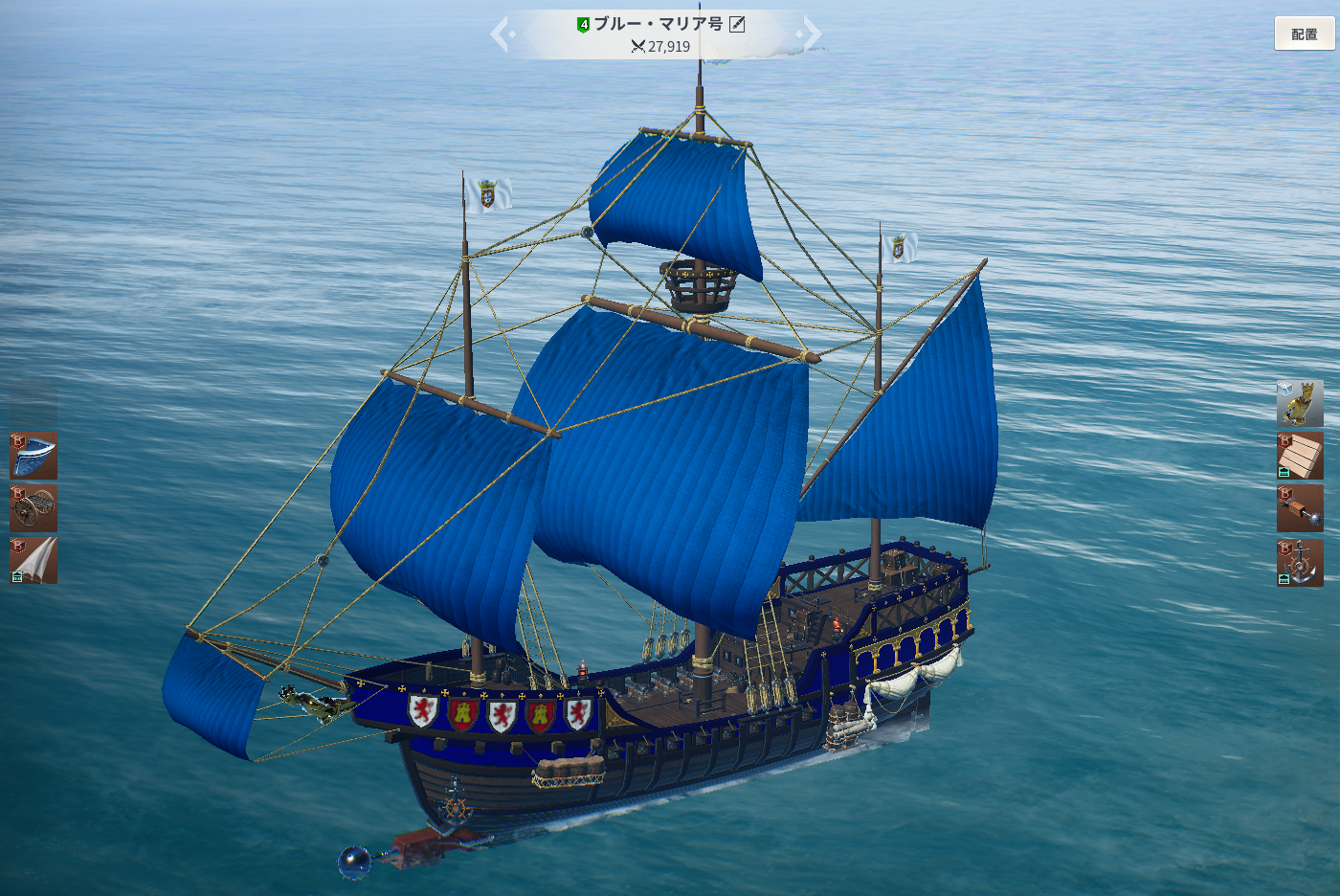1340x896 pixels.
Task: Select the white sail equipment slot
Action: point(33,560)
